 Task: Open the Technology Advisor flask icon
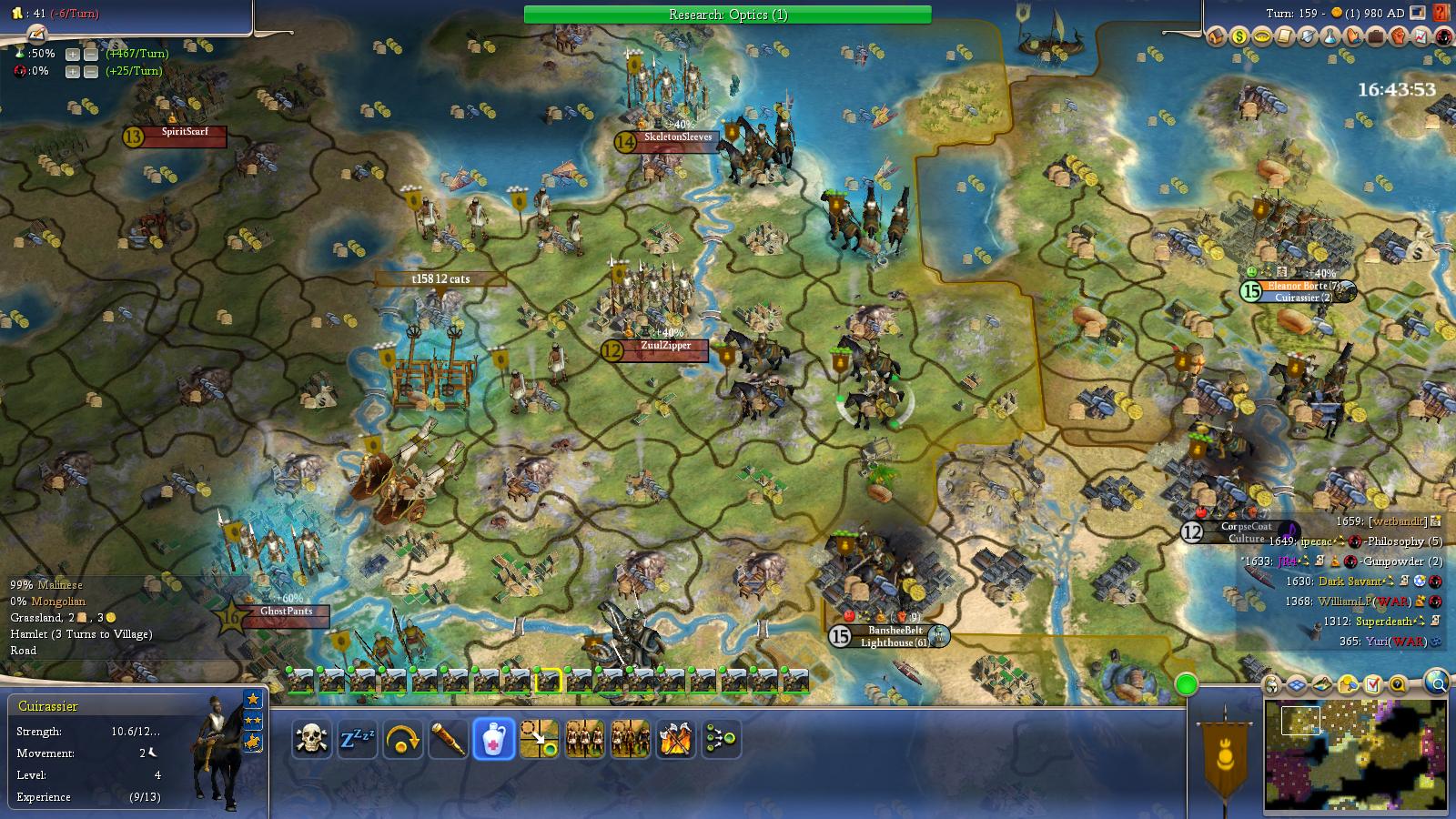pyautogui.click(x=1330, y=38)
